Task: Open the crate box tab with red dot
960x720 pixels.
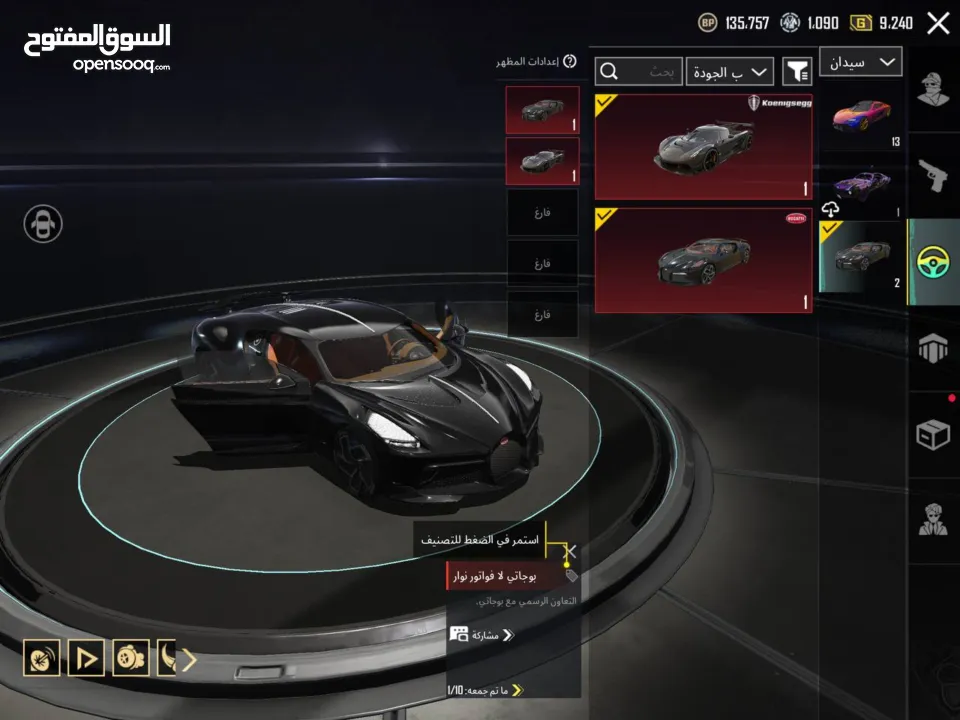Action: (x=933, y=433)
